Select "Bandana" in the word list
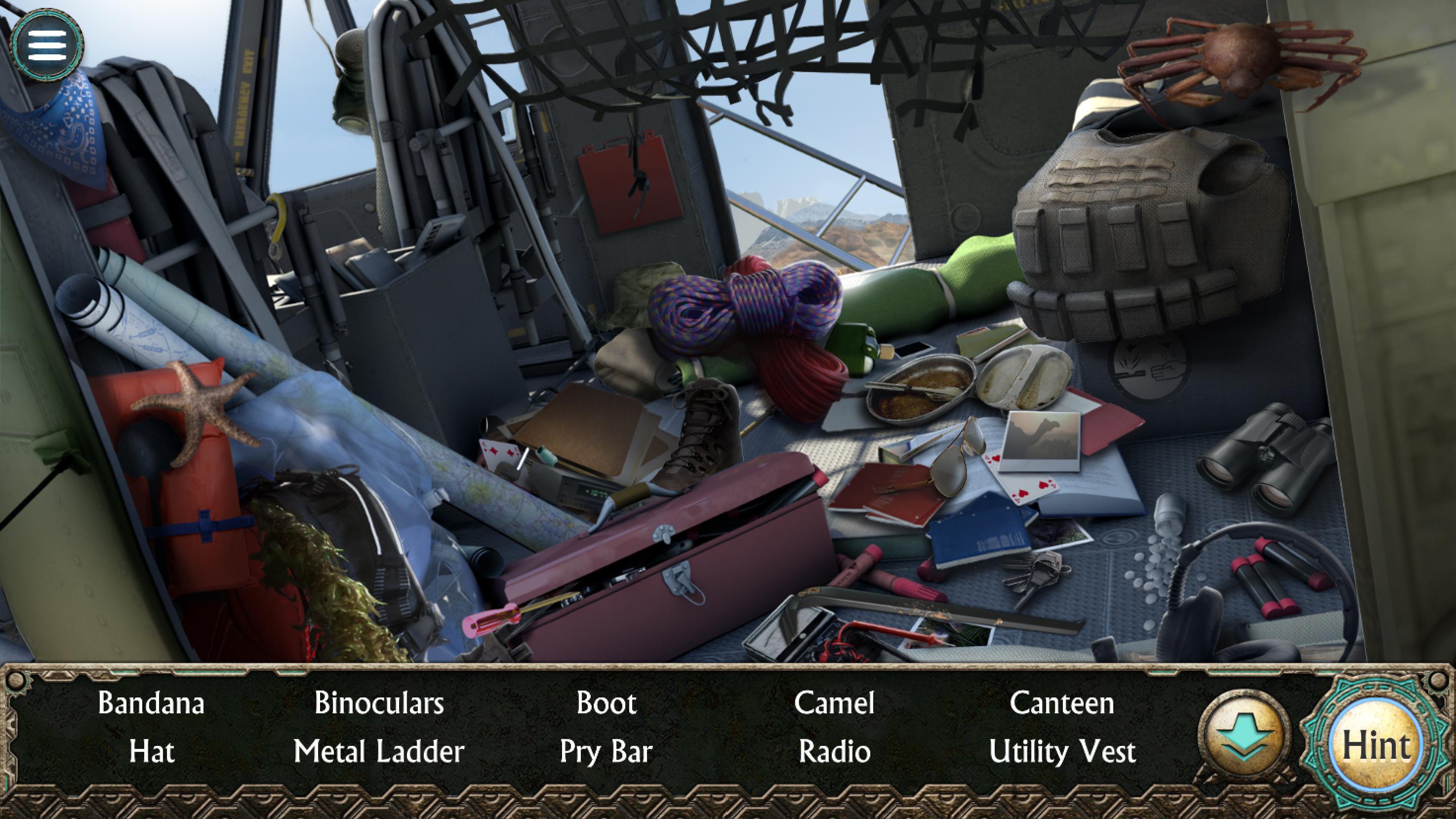This screenshot has width=1456, height=819. click(152, 704)
